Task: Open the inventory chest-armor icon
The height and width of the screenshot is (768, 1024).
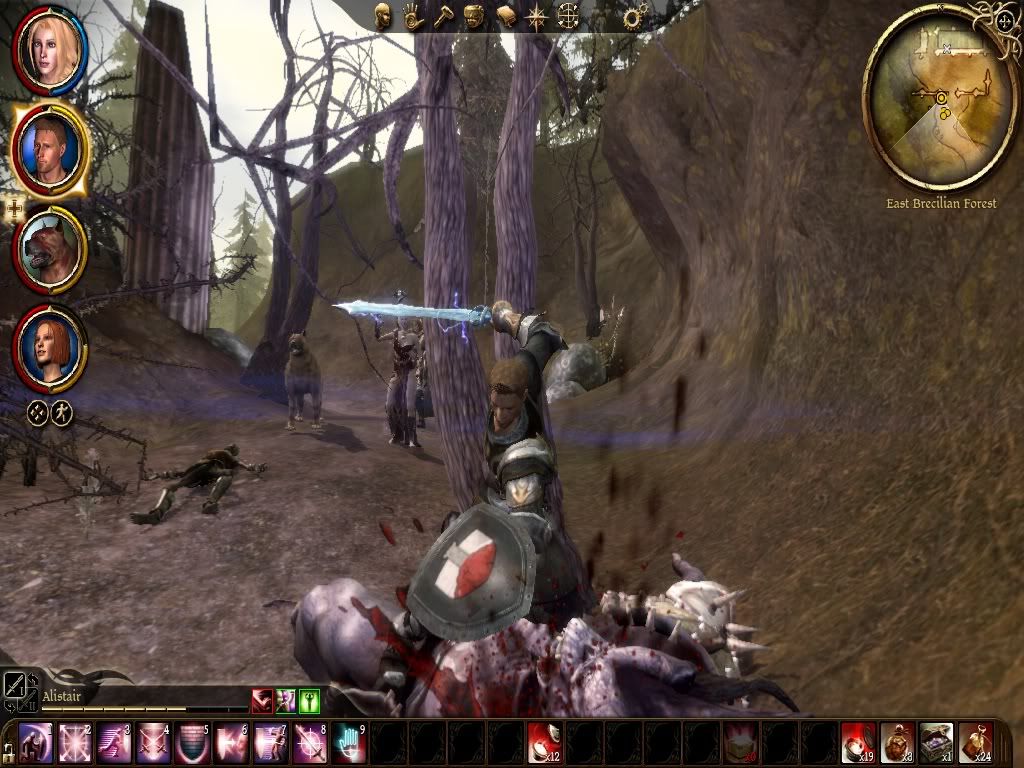Action: tap(474, 17)
